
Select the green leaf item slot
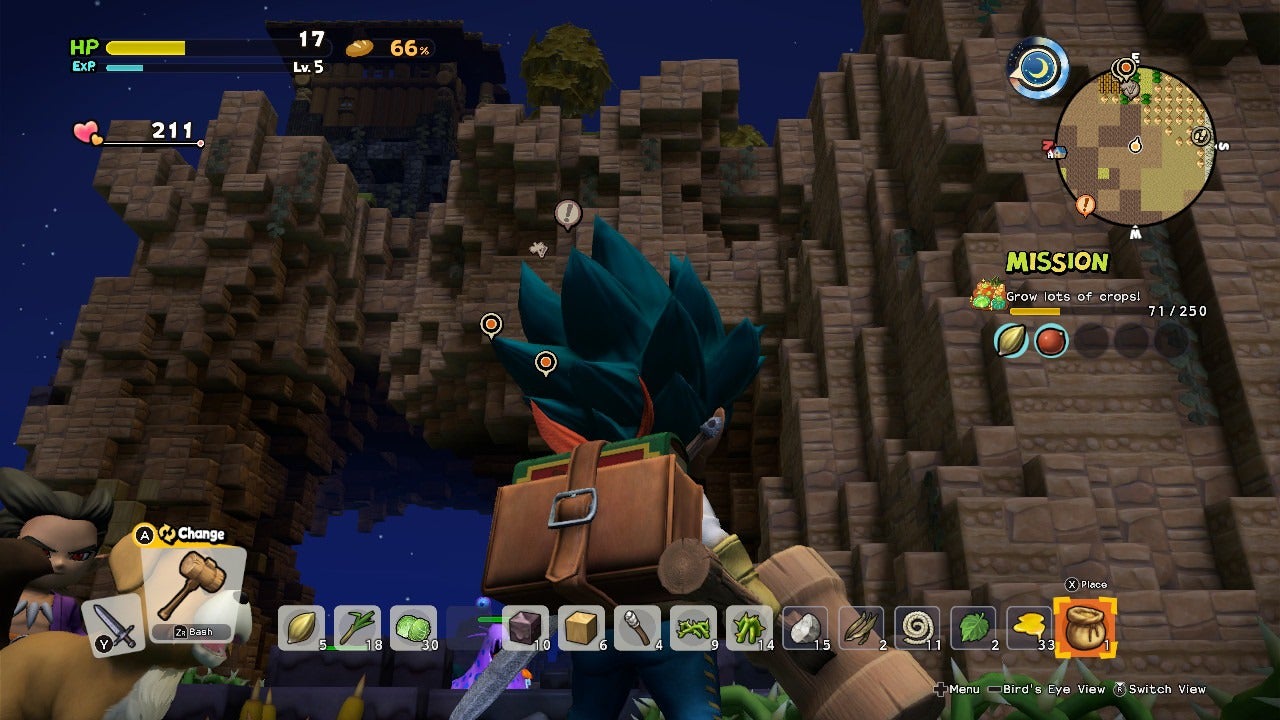coord(973,628)
